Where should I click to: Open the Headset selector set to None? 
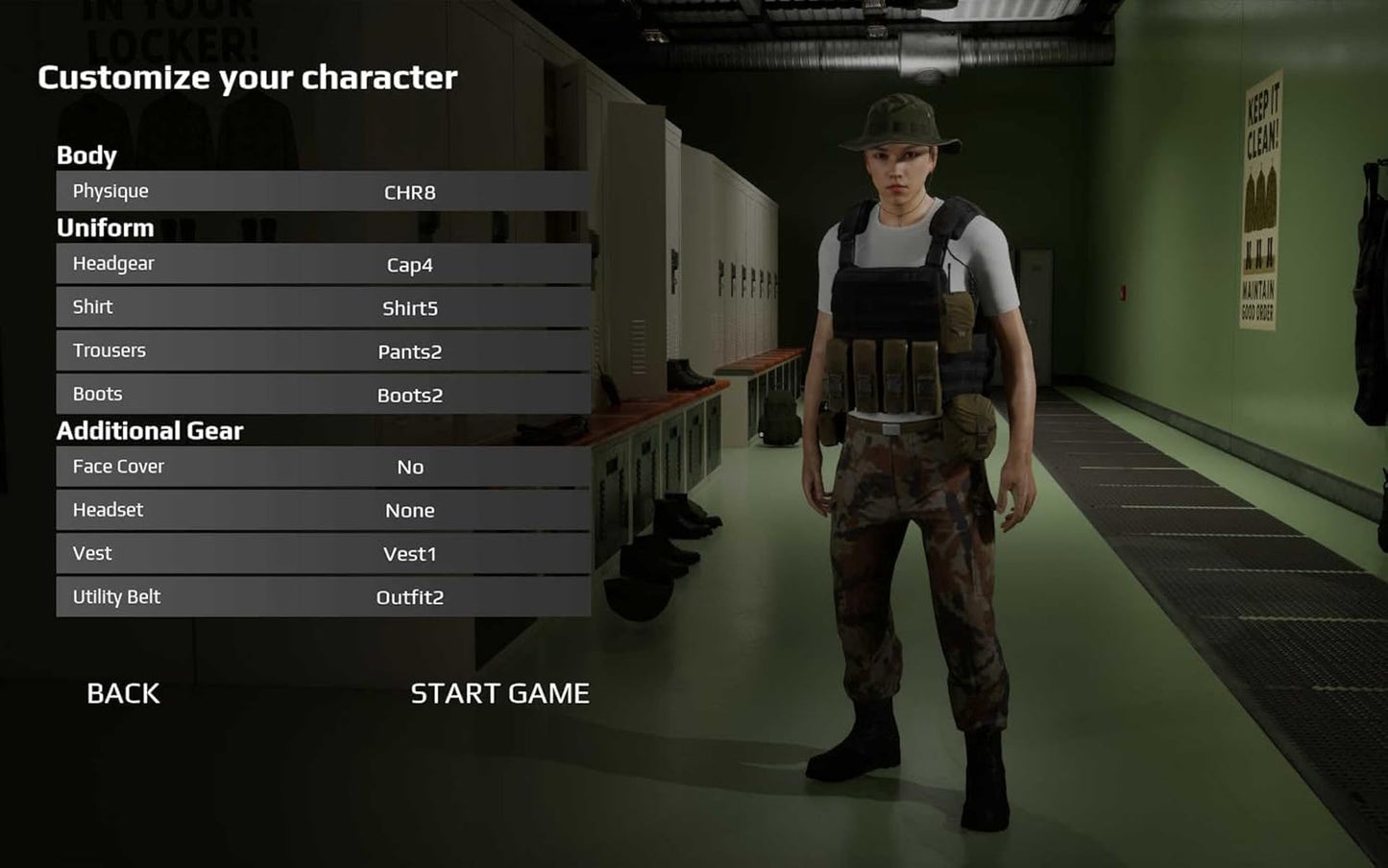coord(323,510)
